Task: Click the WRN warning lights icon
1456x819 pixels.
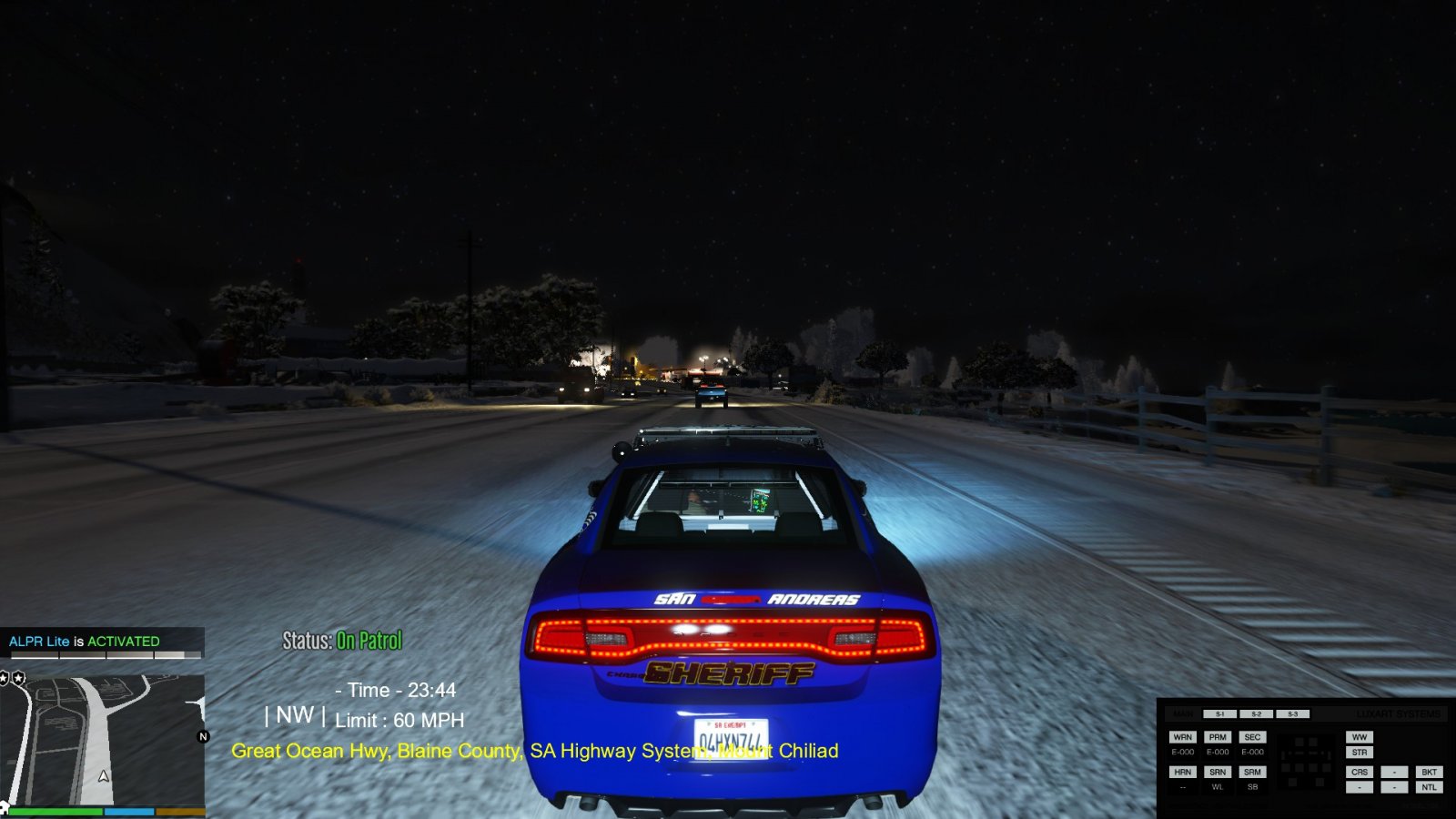Action: pos(1183,737)
